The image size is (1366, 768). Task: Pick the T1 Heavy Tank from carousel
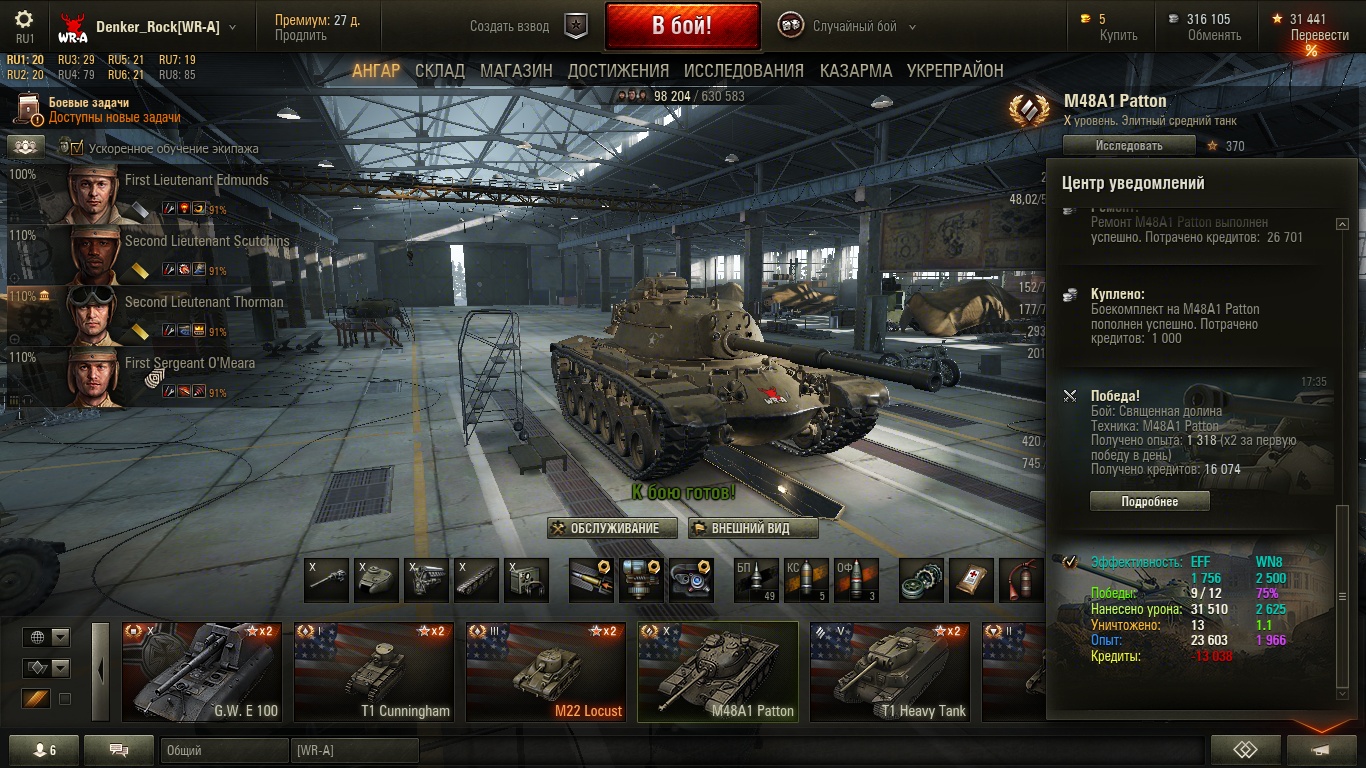(x=890, y=672)
